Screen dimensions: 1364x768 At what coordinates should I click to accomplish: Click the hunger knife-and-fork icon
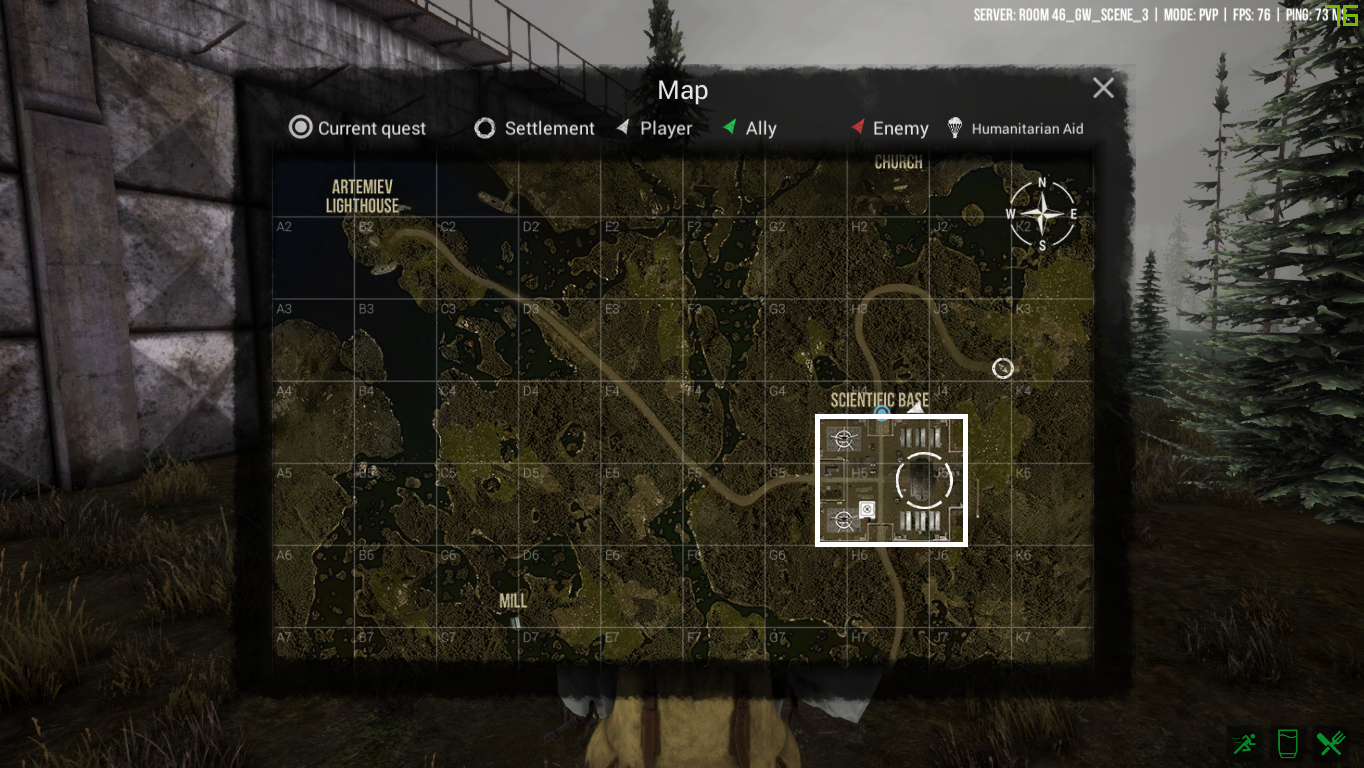[x=1330, y=743]
